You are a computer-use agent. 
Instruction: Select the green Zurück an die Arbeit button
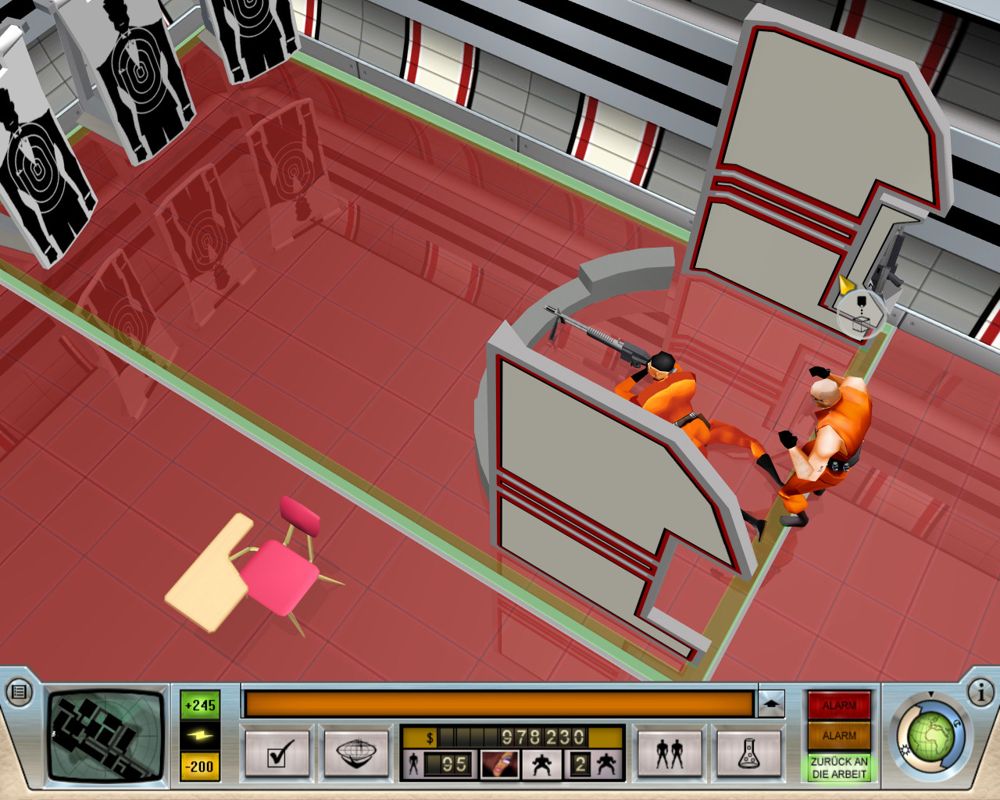[x=840, y=767]
